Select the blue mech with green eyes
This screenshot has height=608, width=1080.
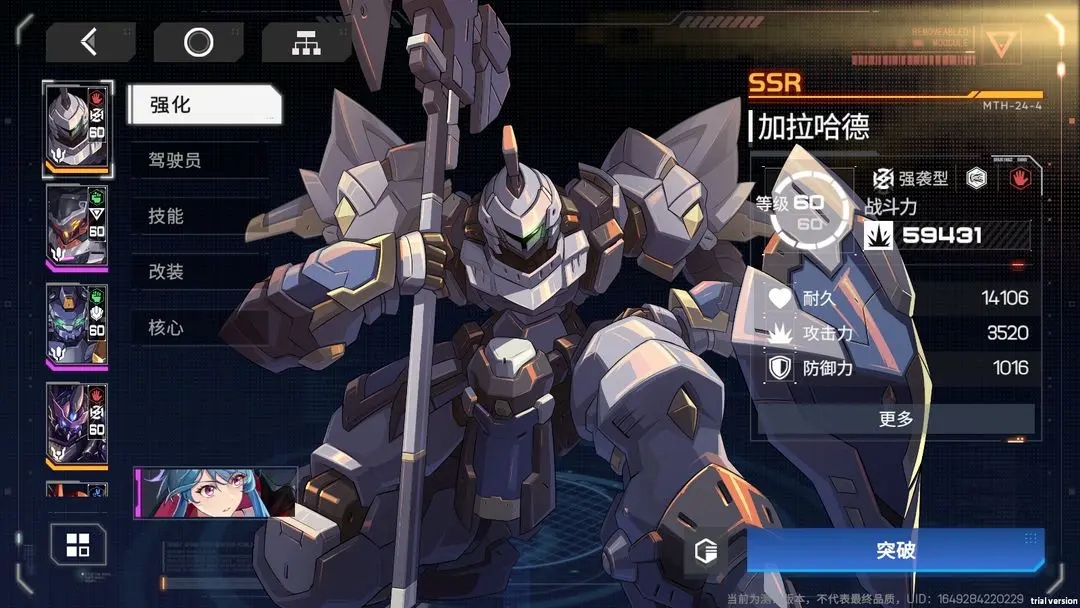[77, 325]
